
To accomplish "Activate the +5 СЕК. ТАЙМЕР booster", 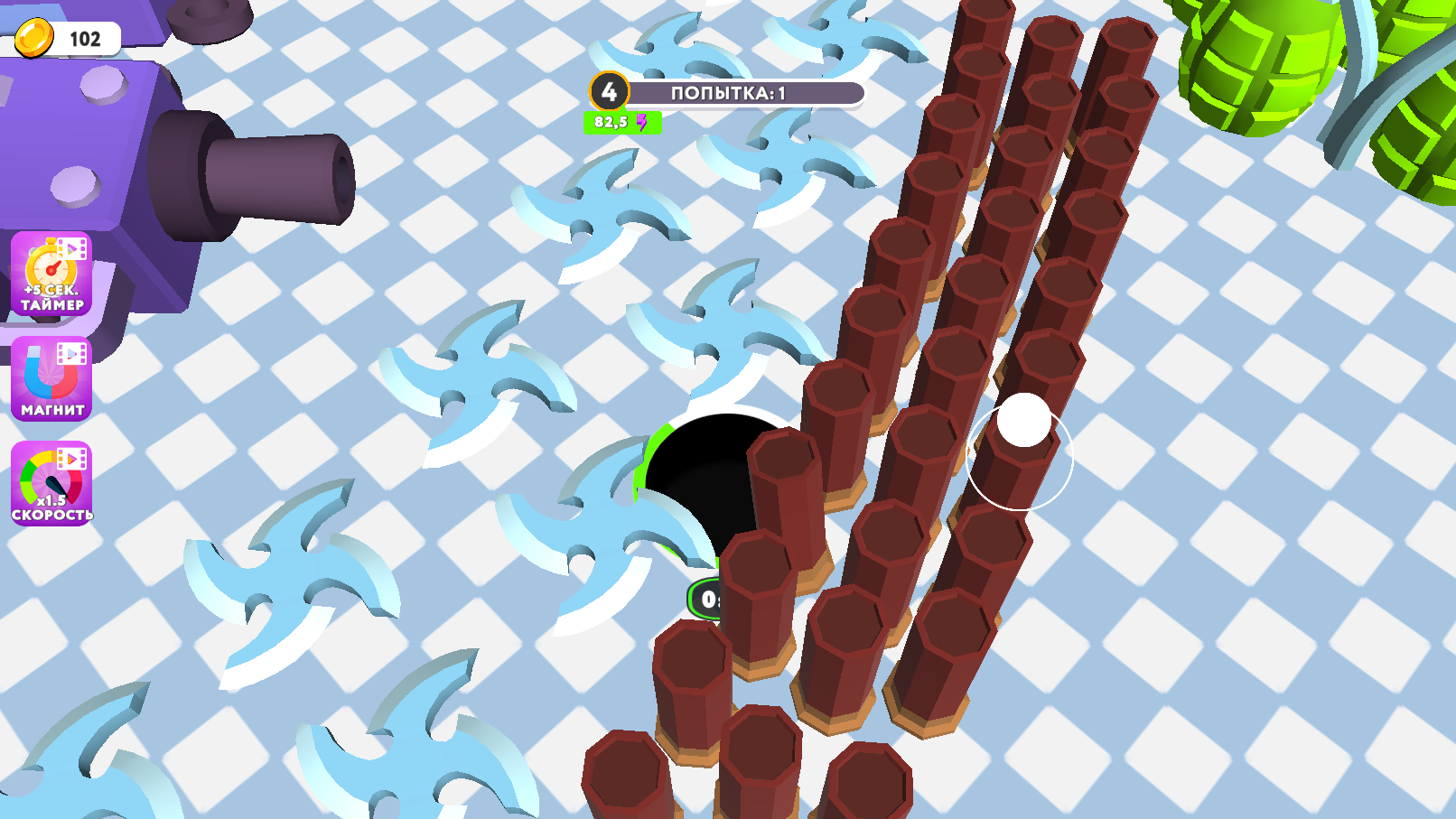I will pos(49,278).
